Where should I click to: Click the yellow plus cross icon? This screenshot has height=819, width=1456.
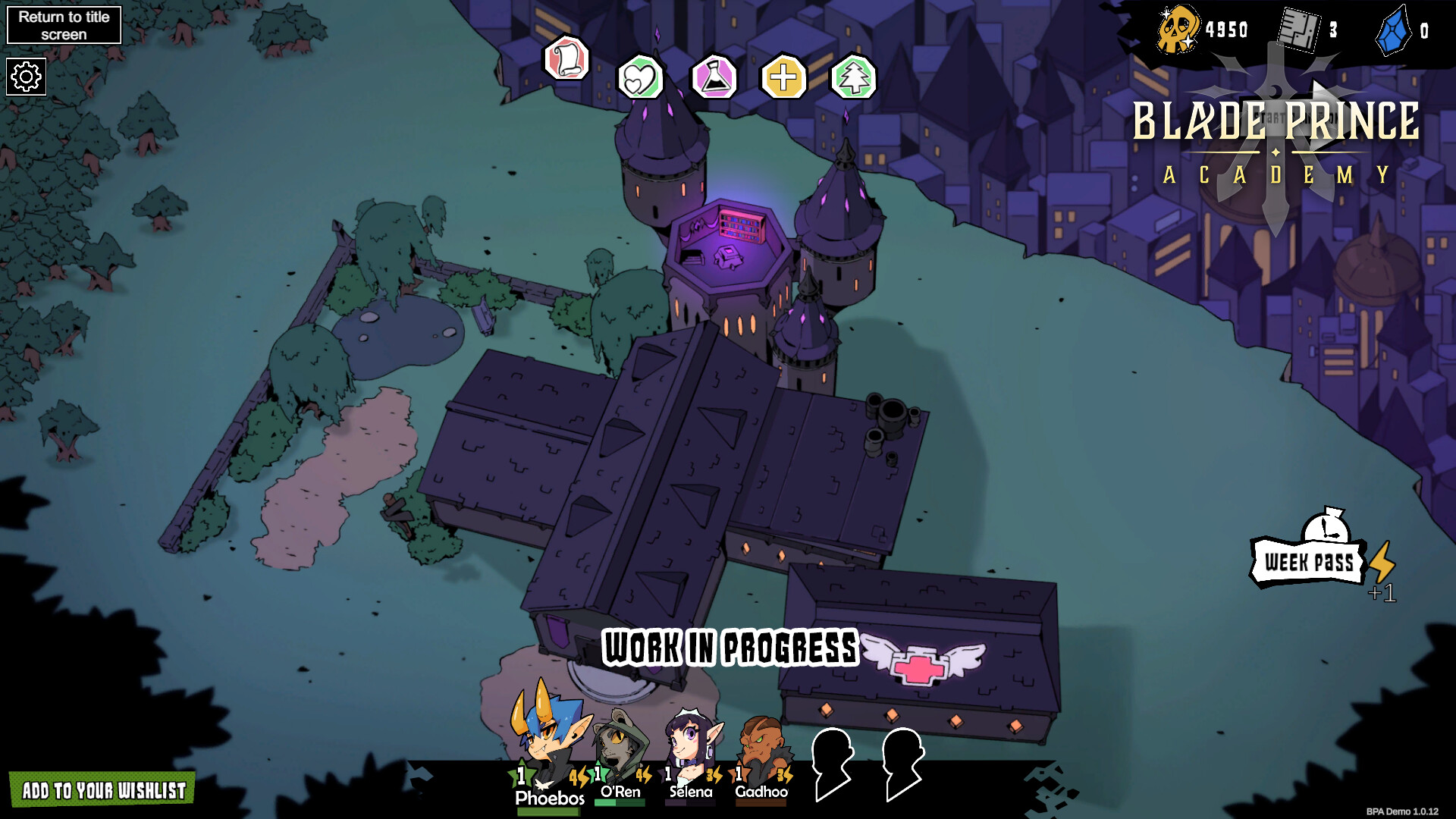[783, 77]
